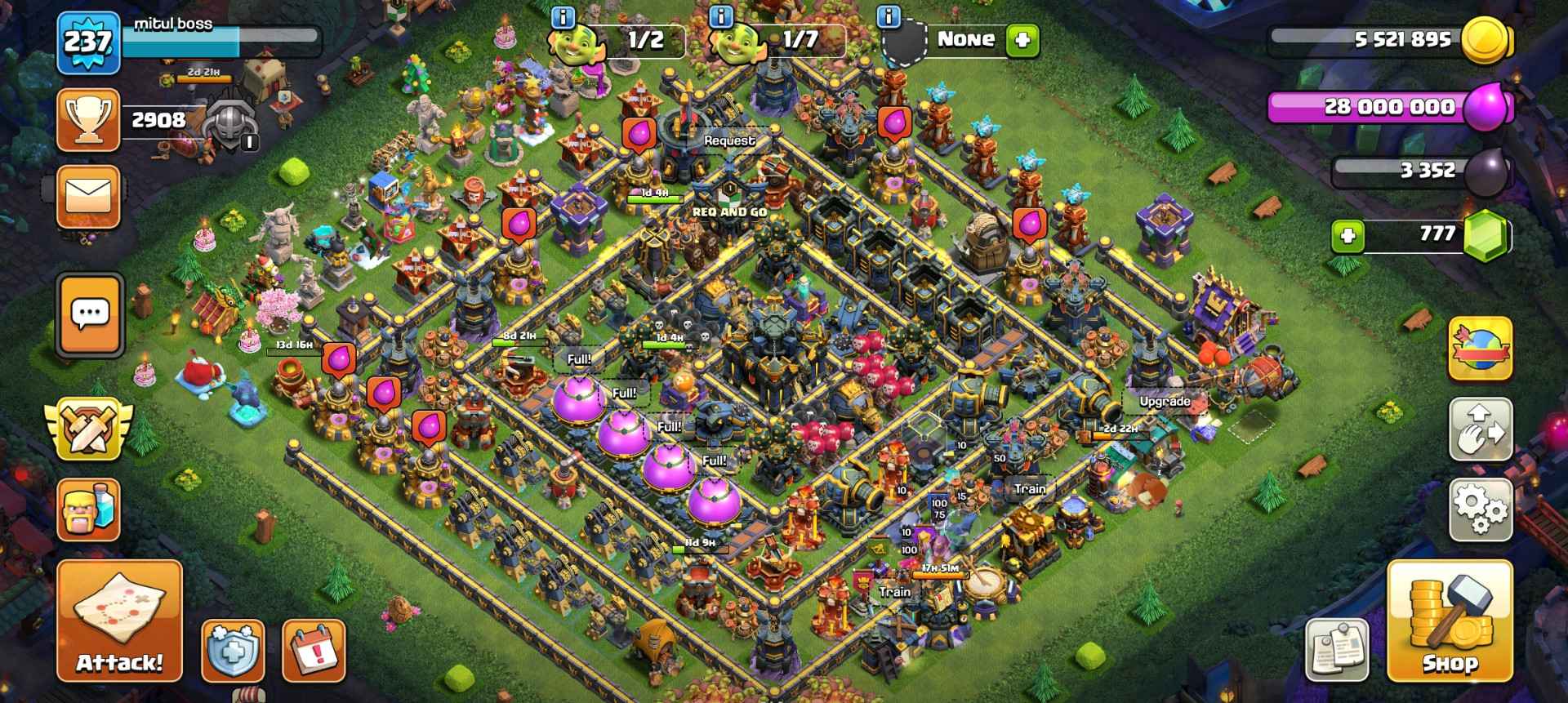Open the clipboard tasks list
This screenshot has height=703, width=1568.
pyautogui.click(x=1336, y=651)
